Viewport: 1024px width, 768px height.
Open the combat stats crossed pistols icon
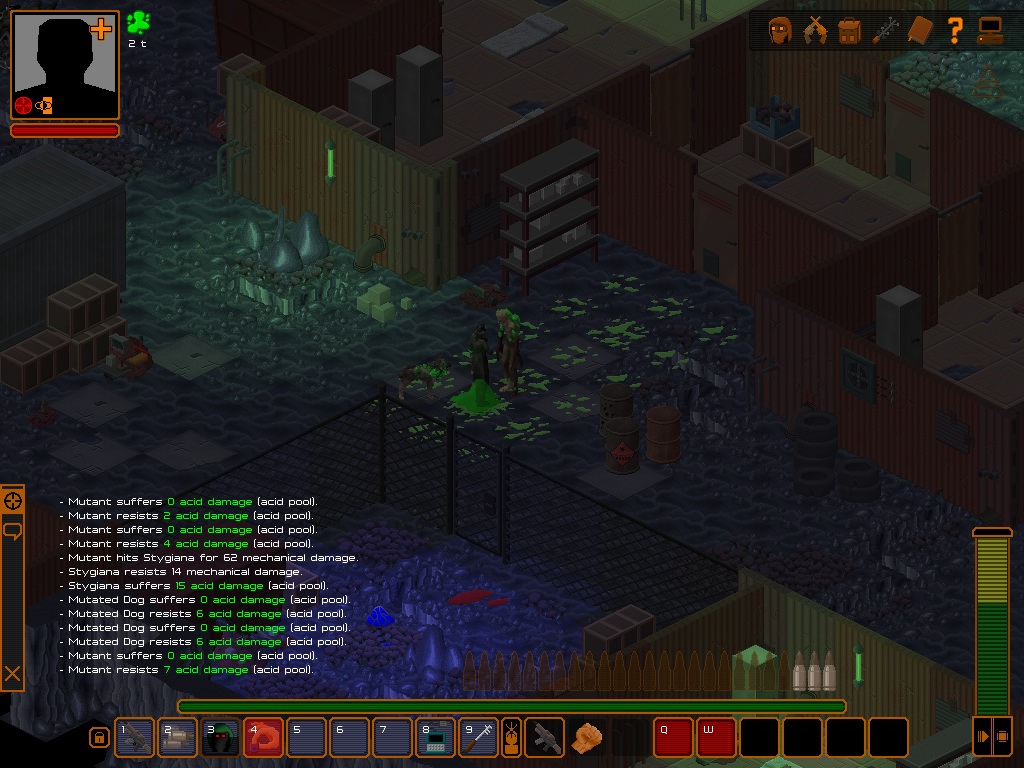point(815,31)
